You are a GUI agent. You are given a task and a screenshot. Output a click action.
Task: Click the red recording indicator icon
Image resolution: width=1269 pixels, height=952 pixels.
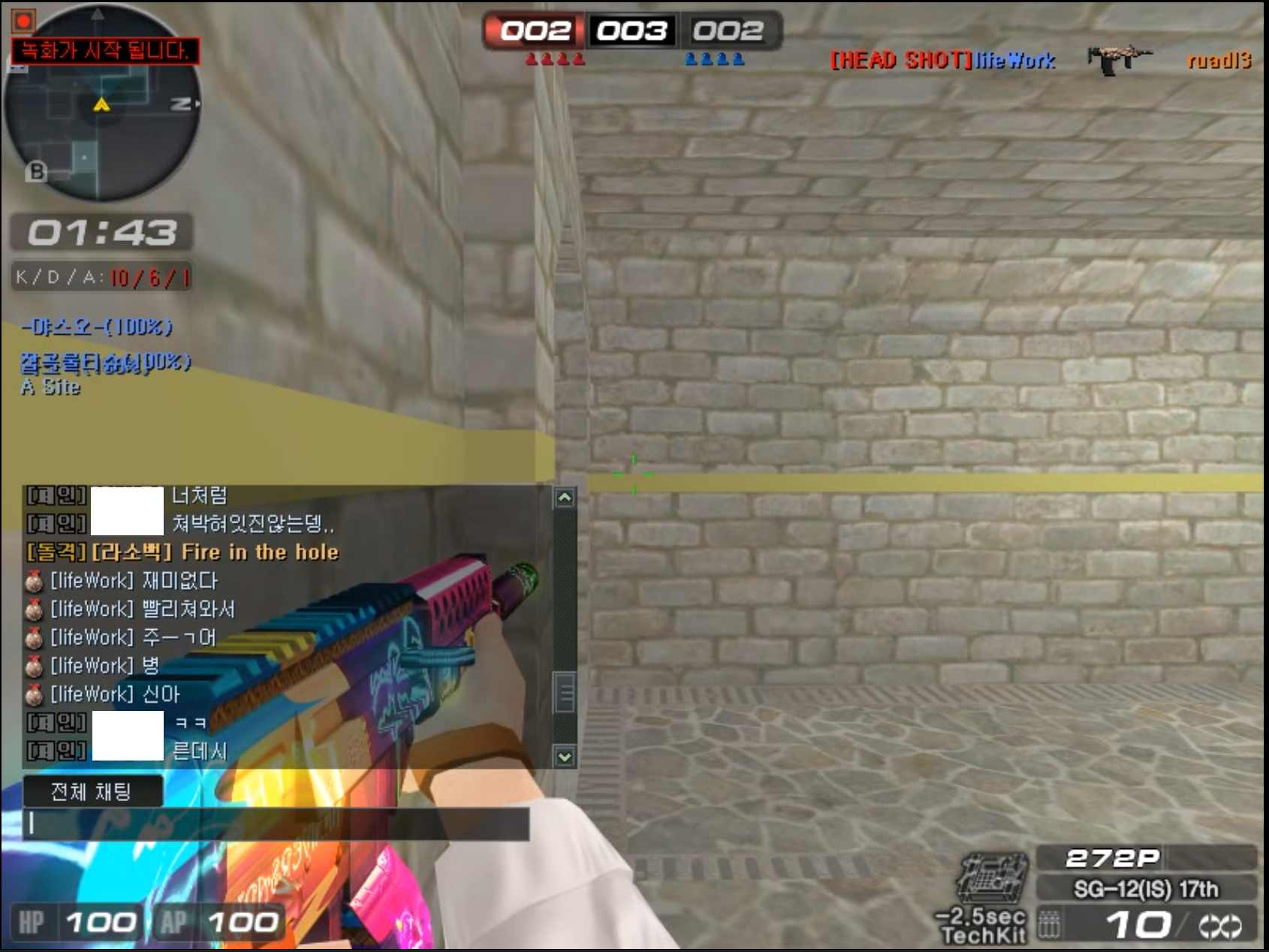point(23,21)
